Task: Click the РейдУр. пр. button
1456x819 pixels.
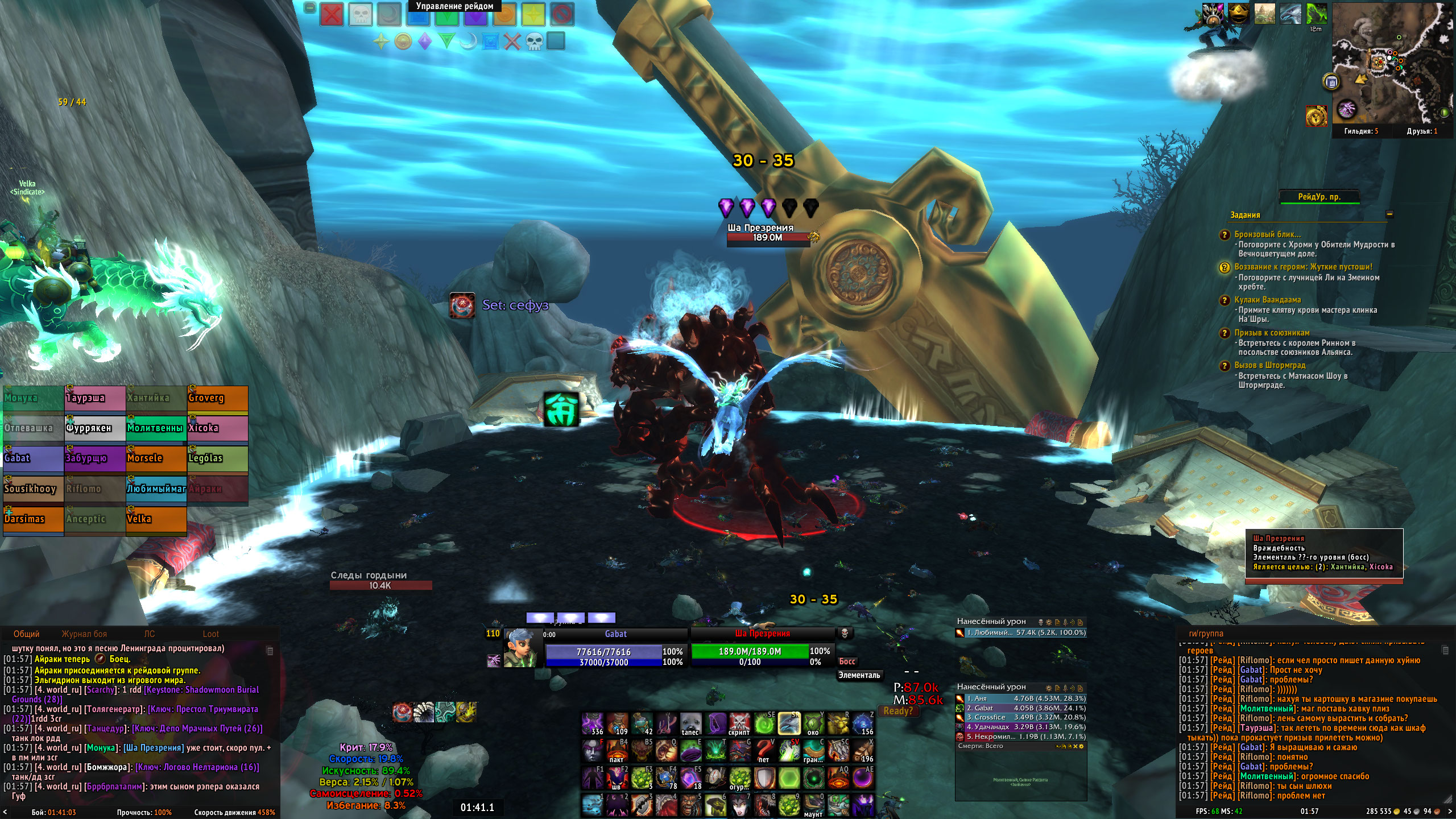Action: [1319, 197]
